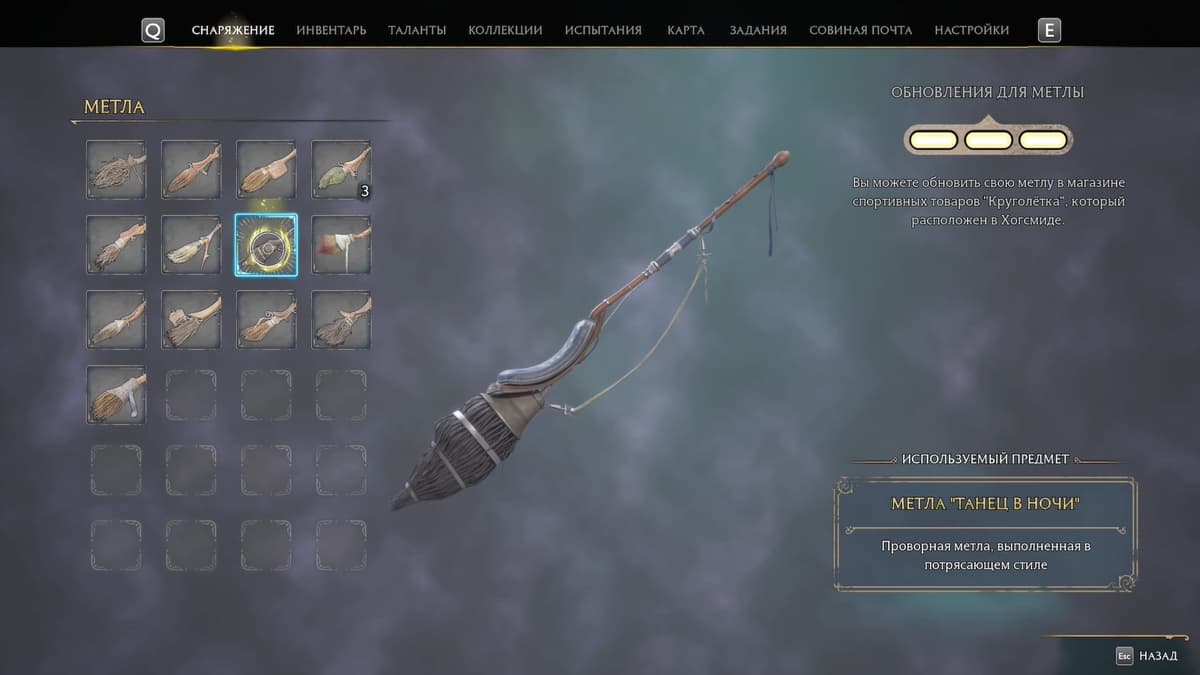Viewport: 1200px width, 675px height.
Task: Open the Совиная почта tab
Action: [x=860, y=30]
